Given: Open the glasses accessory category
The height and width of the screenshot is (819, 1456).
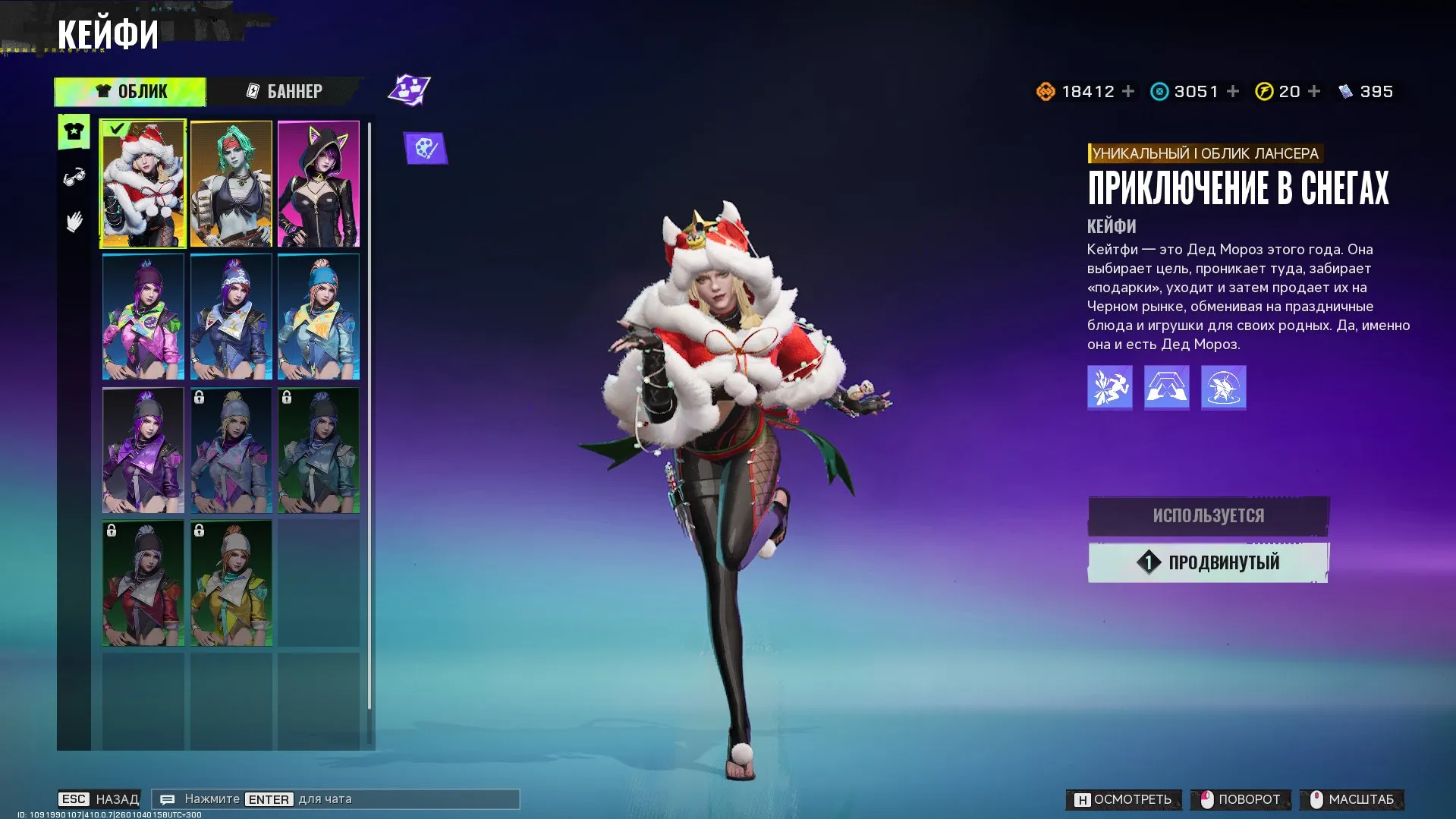Looking at the screenshot, I should pyautogui.click(x=74, y=178).
